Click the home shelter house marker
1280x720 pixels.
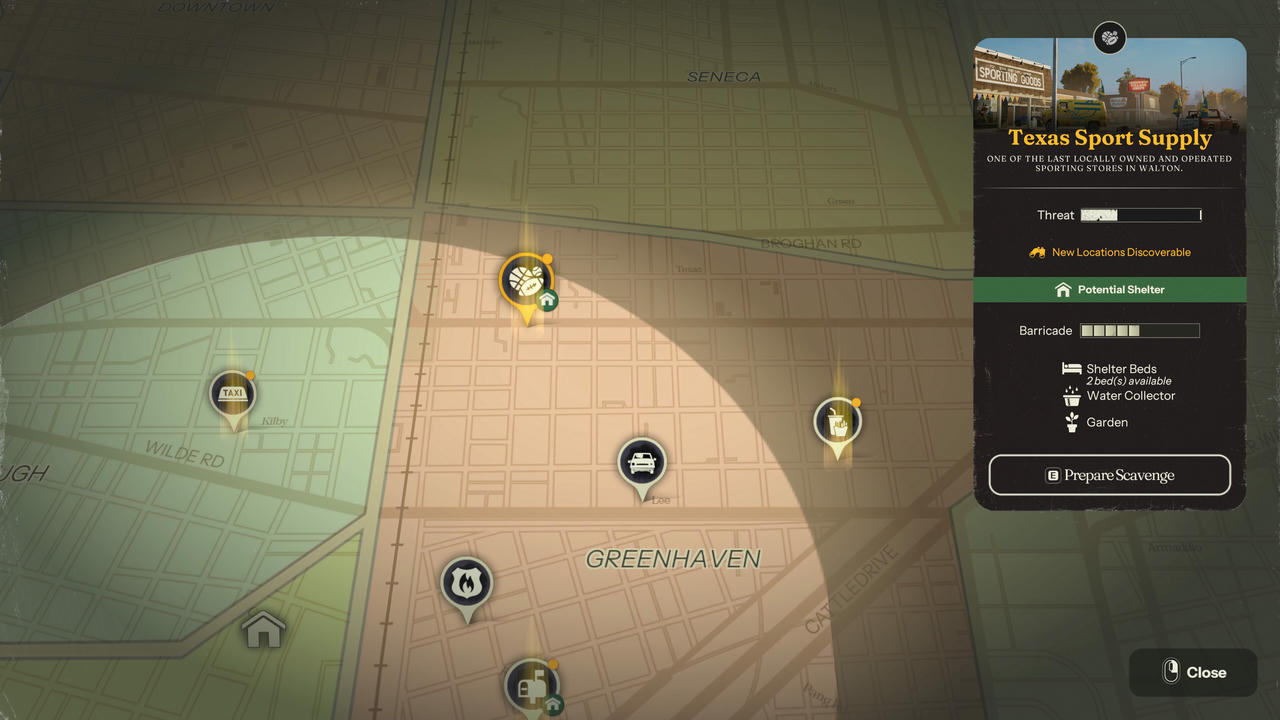pos(264,630)
